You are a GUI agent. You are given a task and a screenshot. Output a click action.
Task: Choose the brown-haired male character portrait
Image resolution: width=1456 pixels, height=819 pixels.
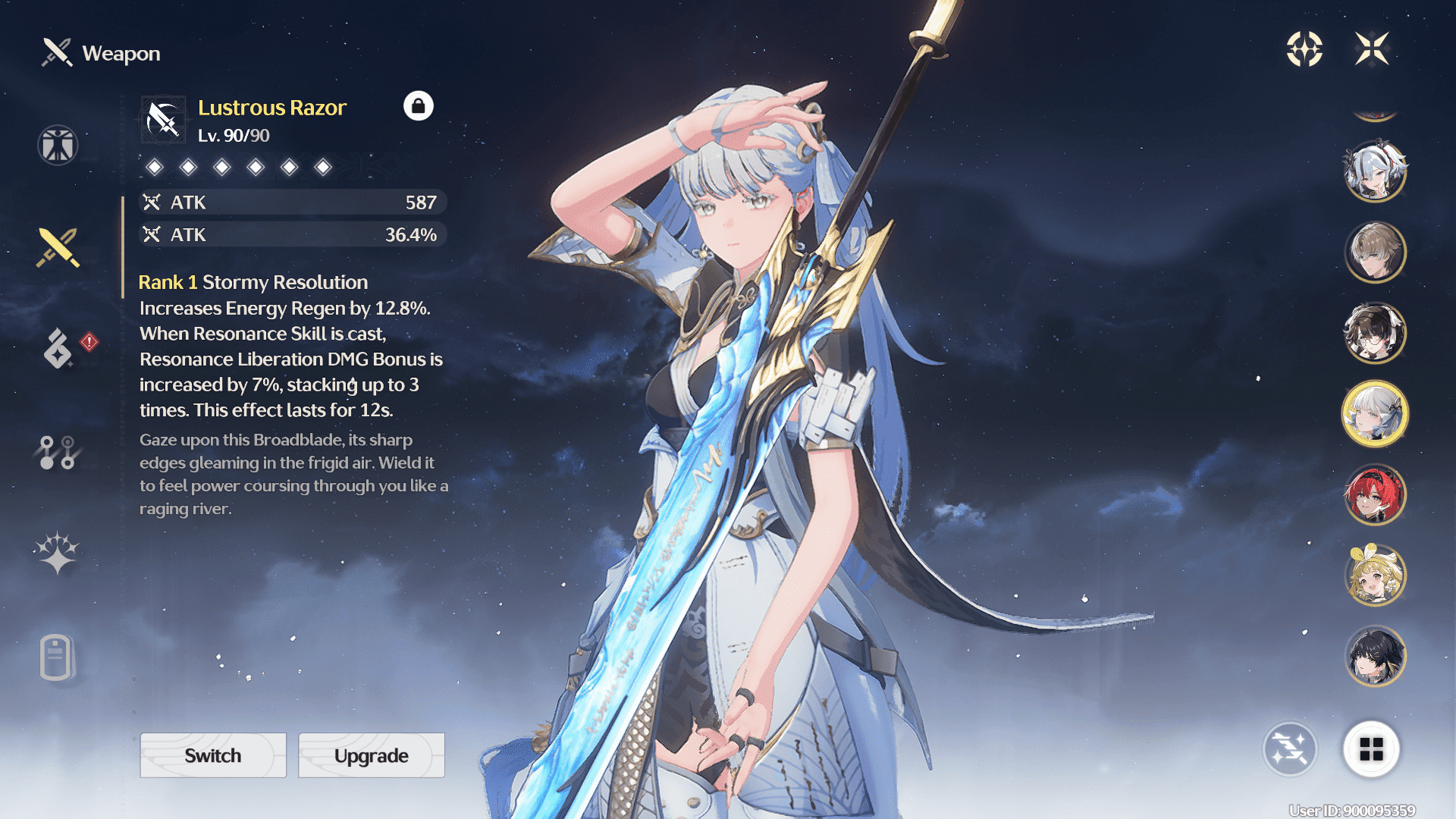tap(1375, 252)
